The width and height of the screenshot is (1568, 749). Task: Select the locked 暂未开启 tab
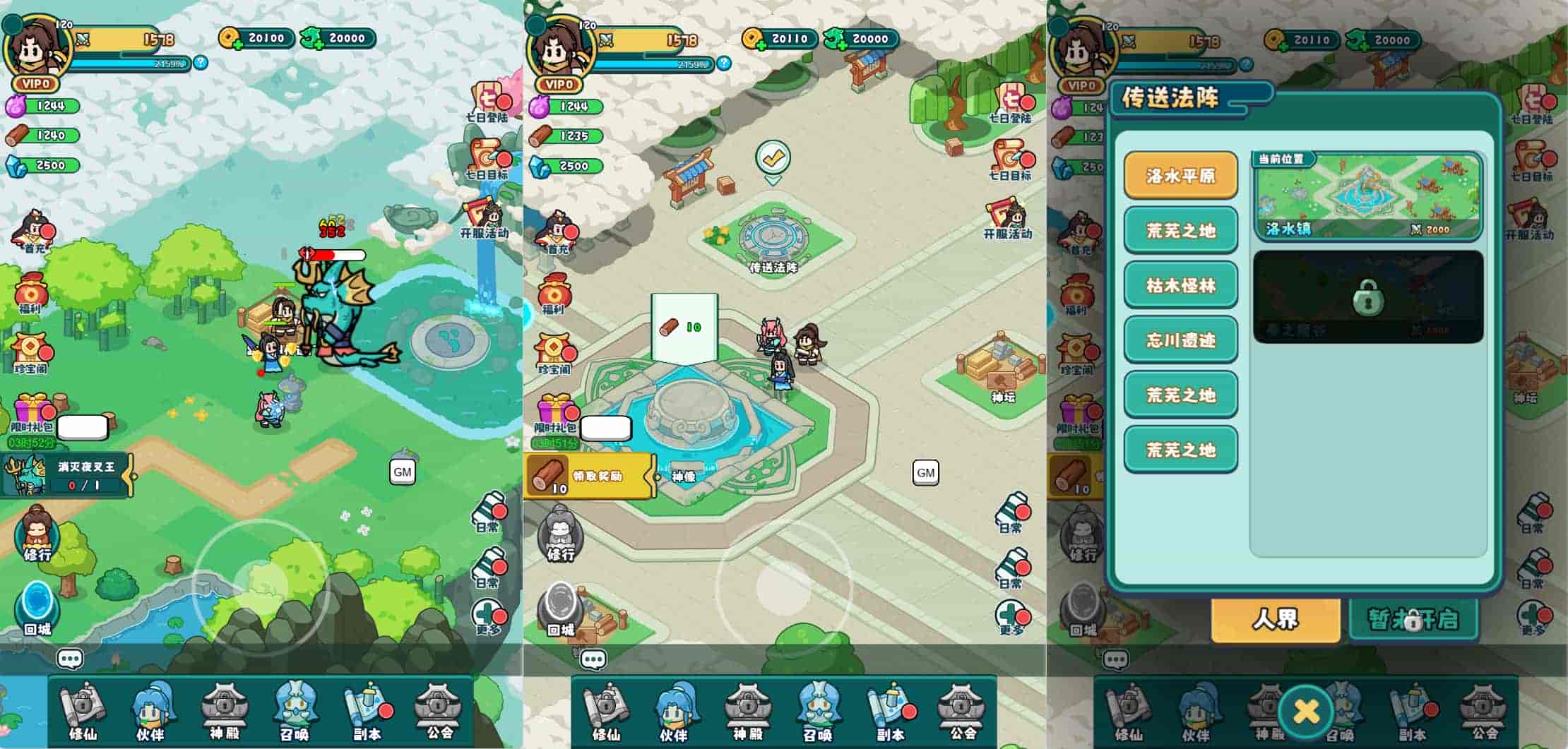[x=1413, y=620]
